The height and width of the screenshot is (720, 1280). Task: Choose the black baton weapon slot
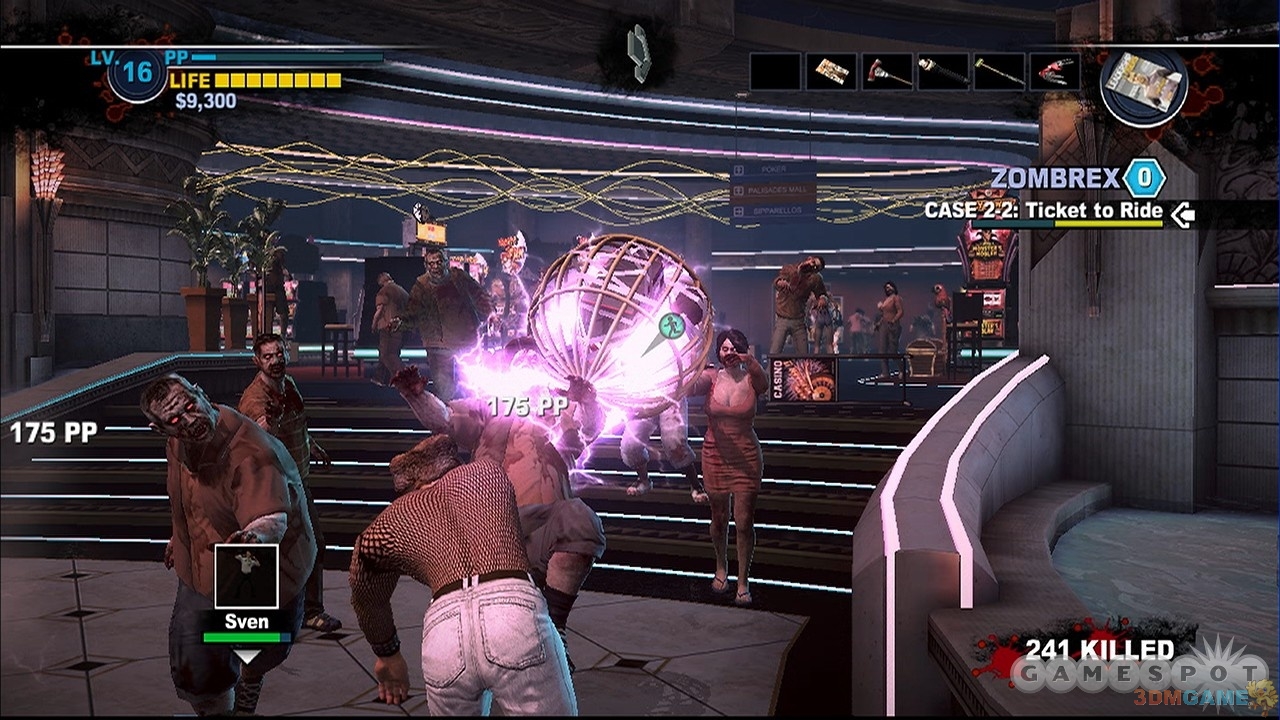(943, 72)
